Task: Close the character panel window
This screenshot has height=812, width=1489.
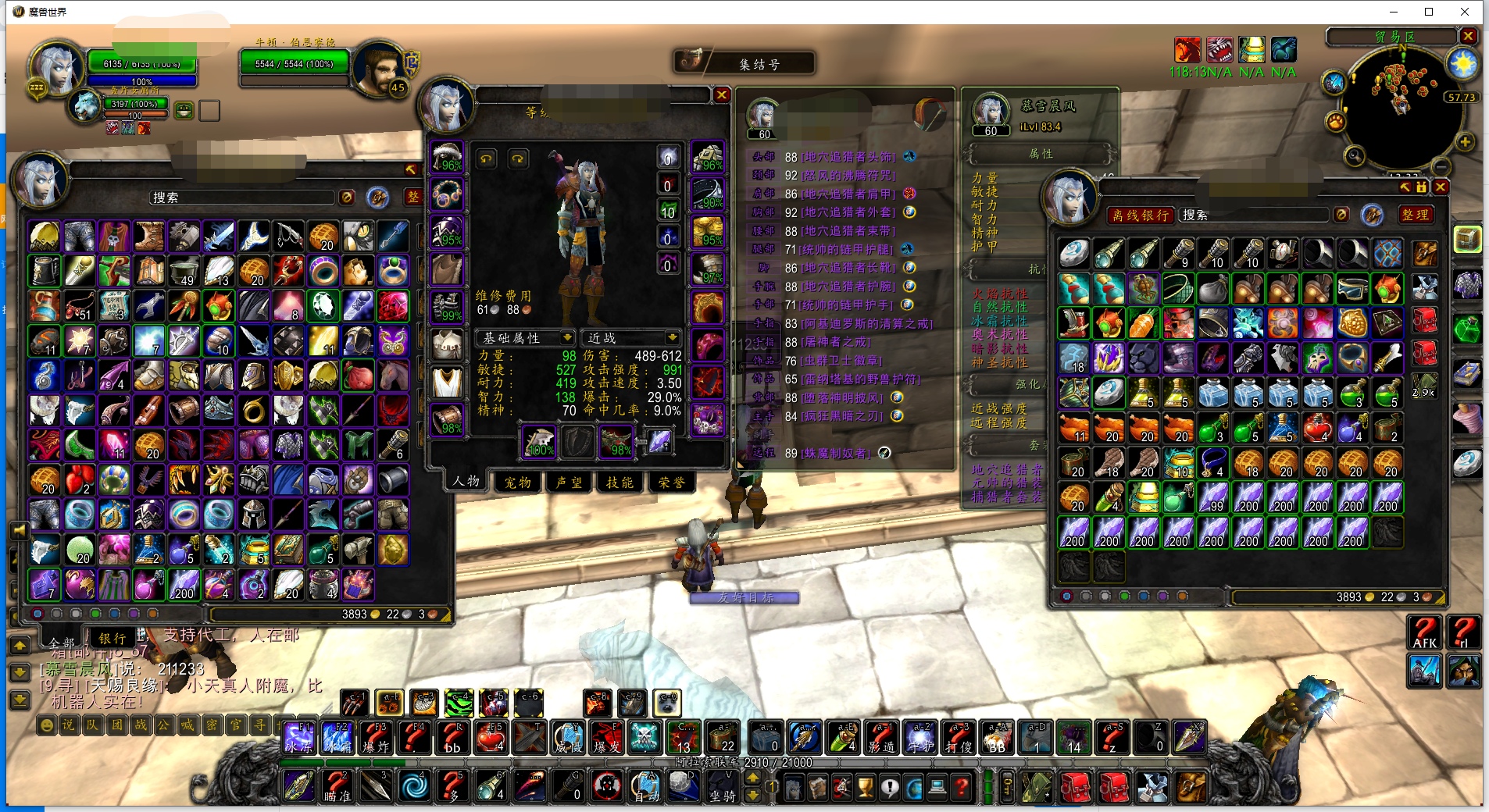Action: pos(722,95)
